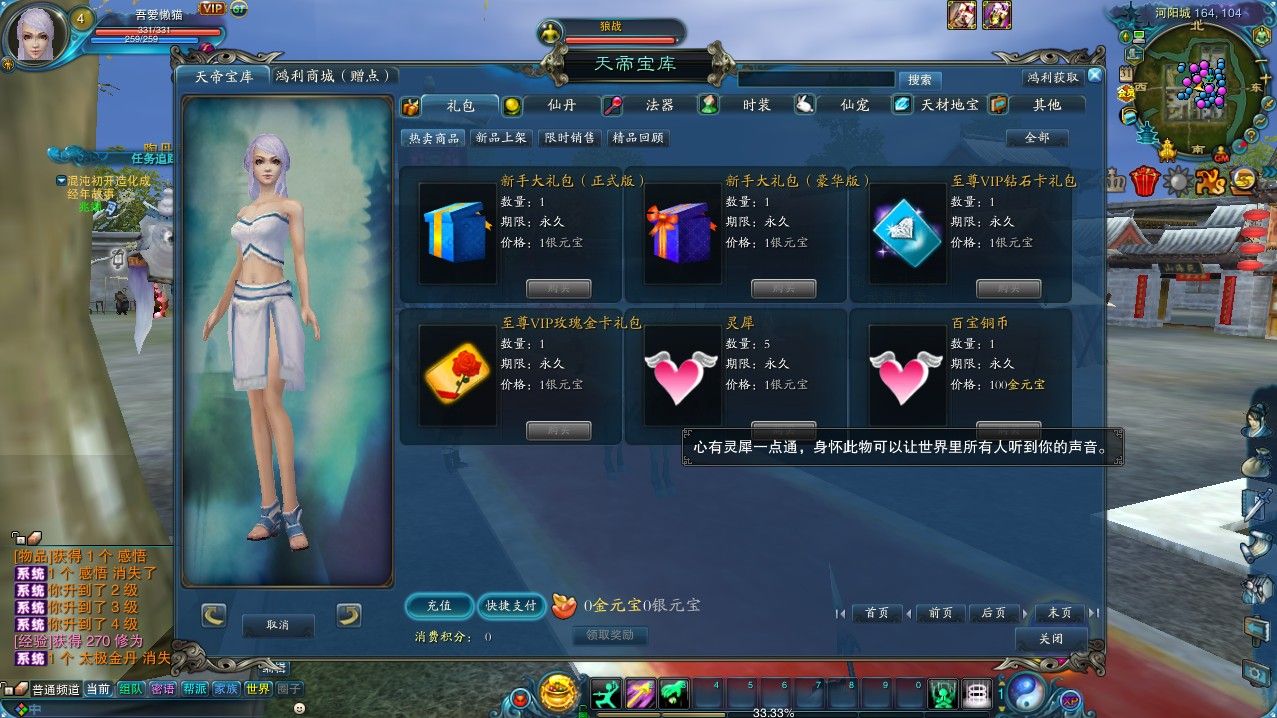
Task: Click the shop search input field
Action: click(x=815, y=79)
